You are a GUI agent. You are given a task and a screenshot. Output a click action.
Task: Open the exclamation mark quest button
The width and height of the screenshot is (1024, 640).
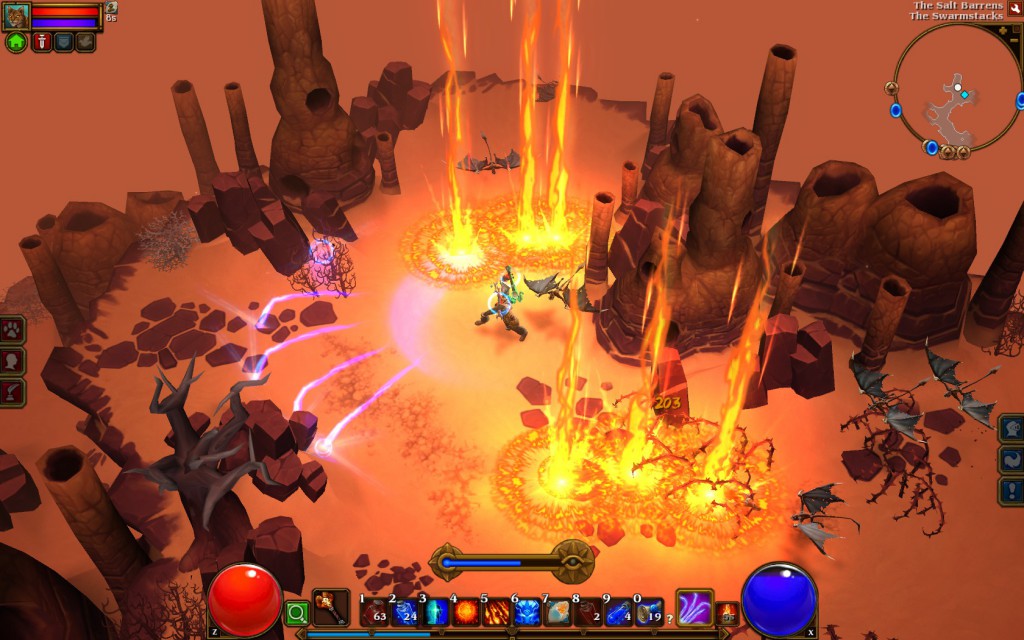pos(1011,491)
